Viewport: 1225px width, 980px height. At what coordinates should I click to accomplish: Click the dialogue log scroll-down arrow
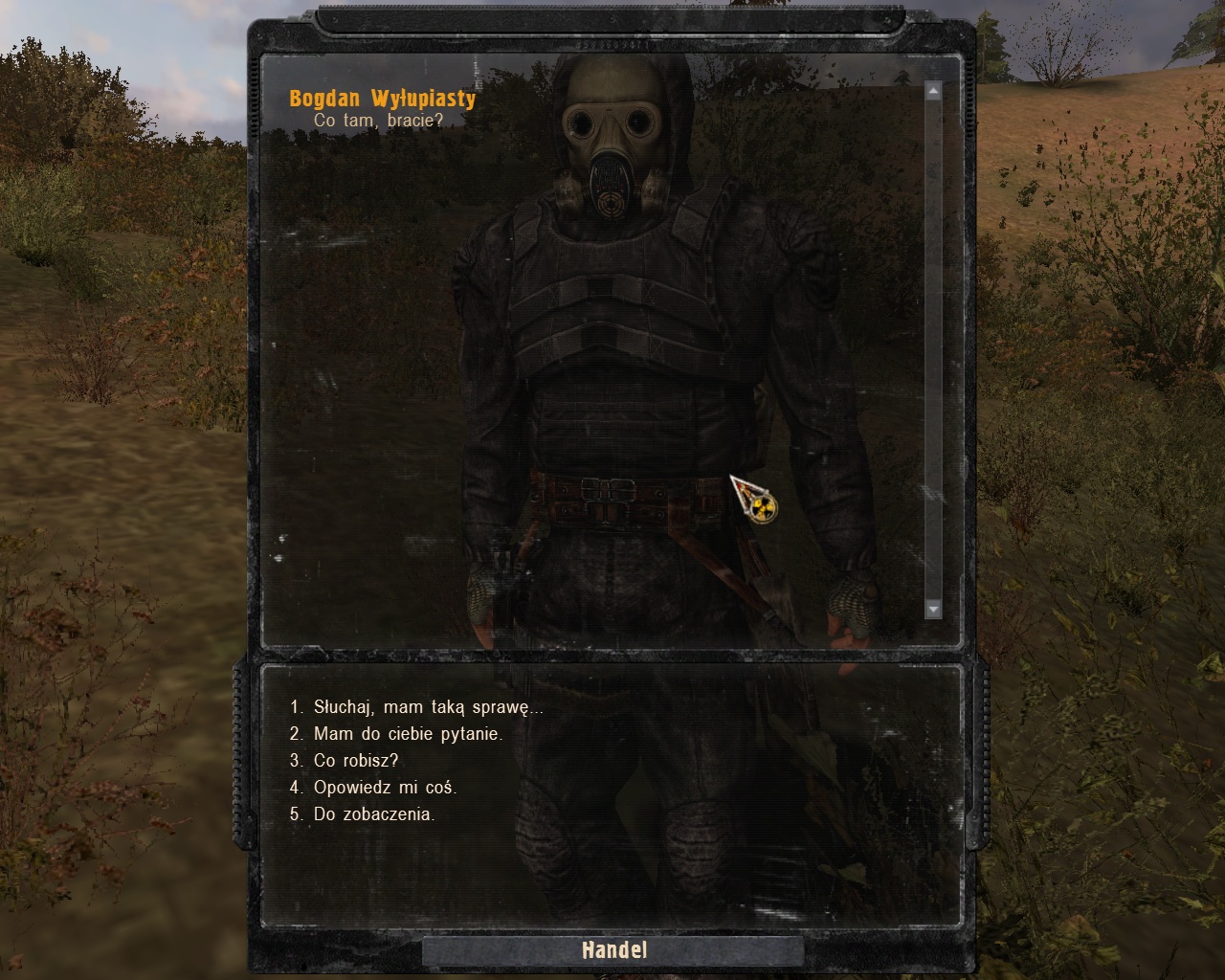(933, 609)
